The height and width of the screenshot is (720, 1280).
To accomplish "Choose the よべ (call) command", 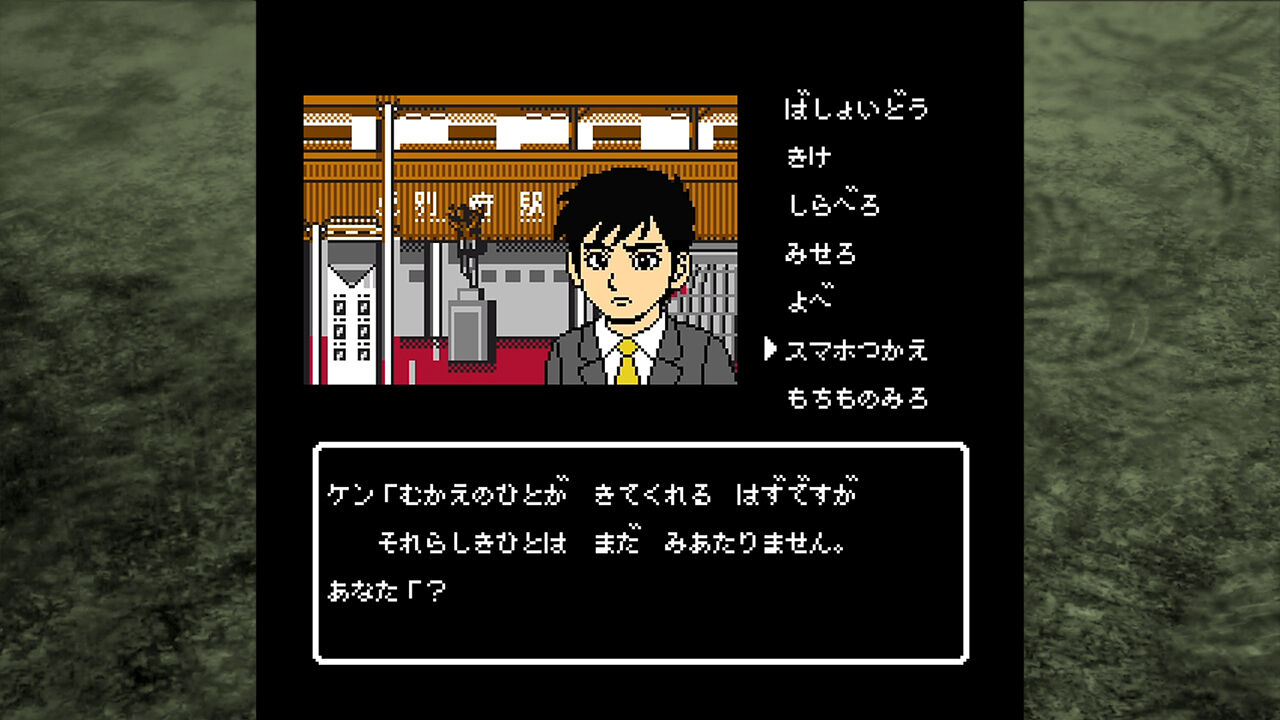I will (805, 301).
